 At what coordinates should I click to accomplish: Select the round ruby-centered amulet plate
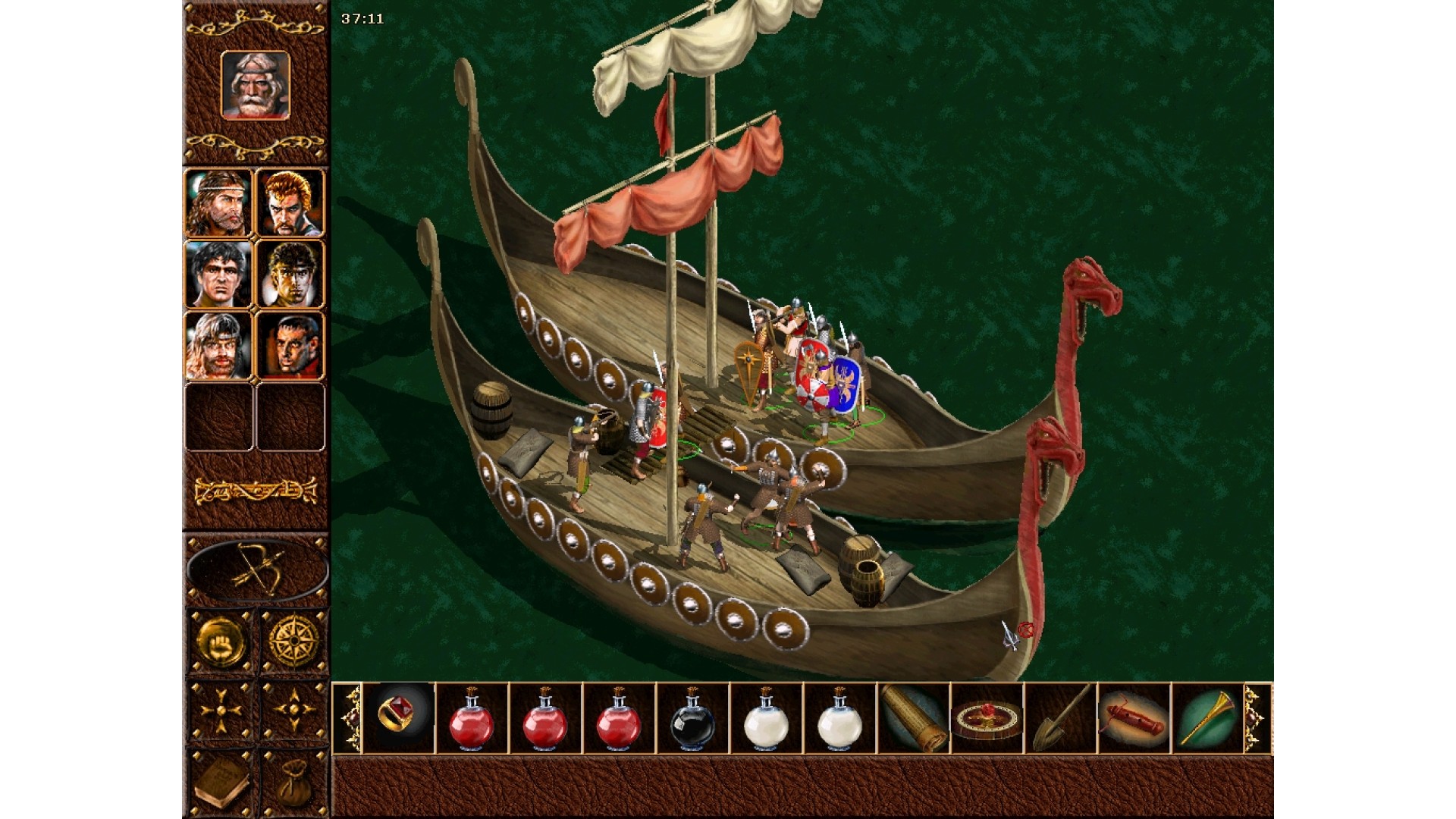pos(987,717)
